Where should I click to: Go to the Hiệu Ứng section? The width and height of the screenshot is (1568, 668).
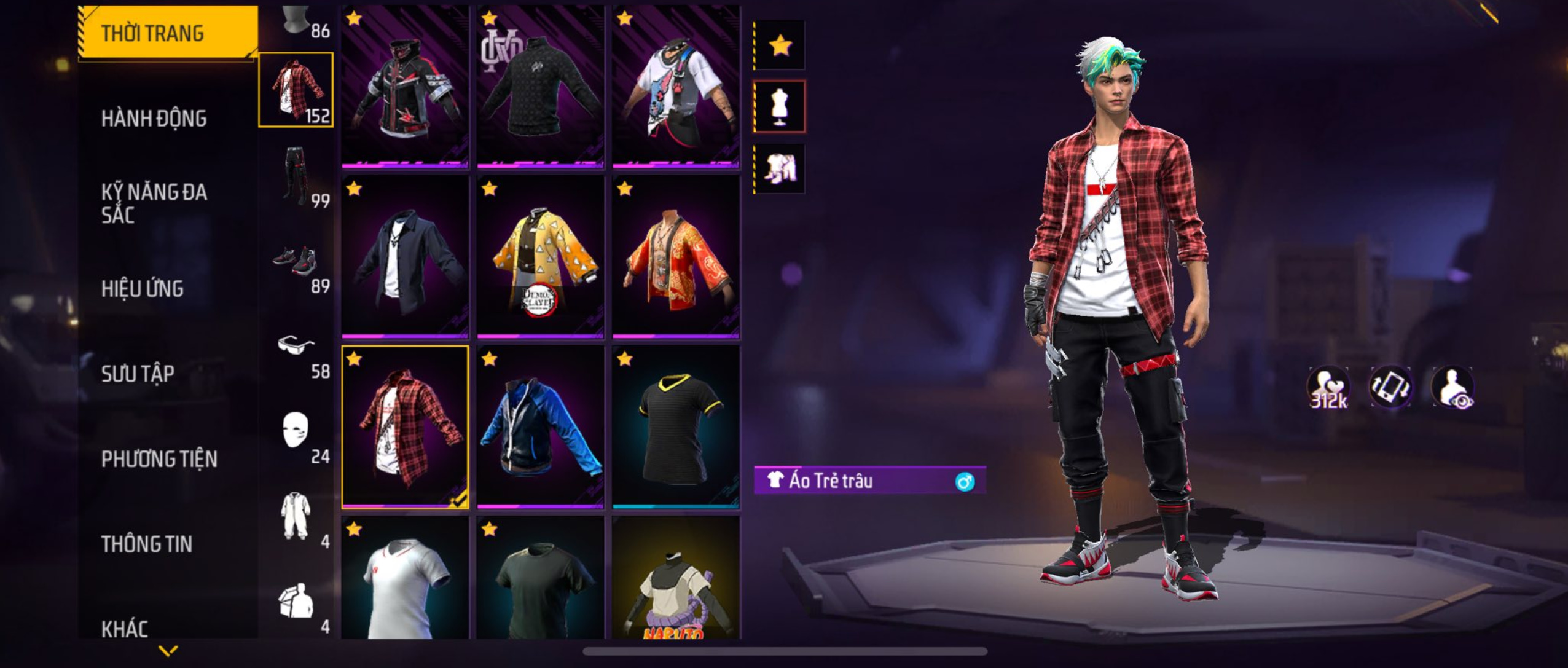142,288
